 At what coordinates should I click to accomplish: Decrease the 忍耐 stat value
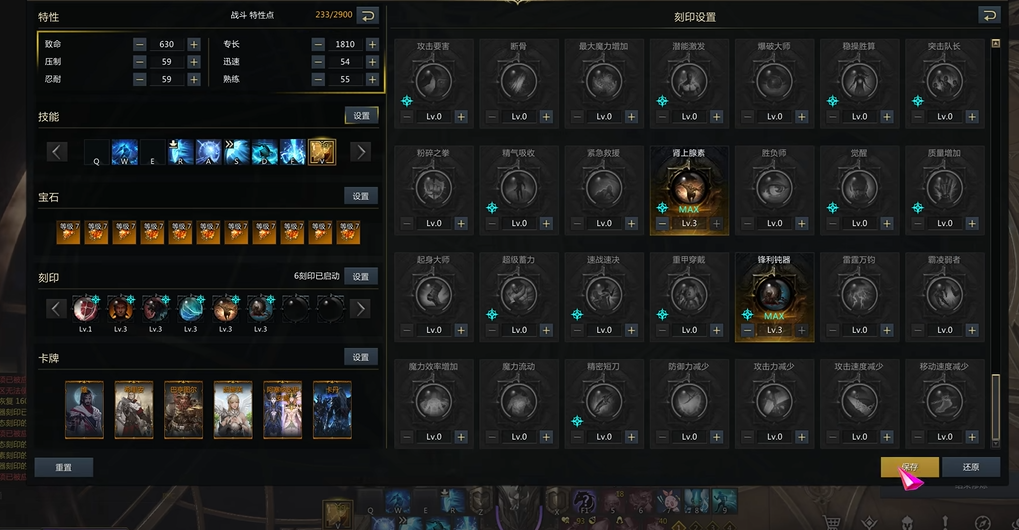tap(139, 79)
